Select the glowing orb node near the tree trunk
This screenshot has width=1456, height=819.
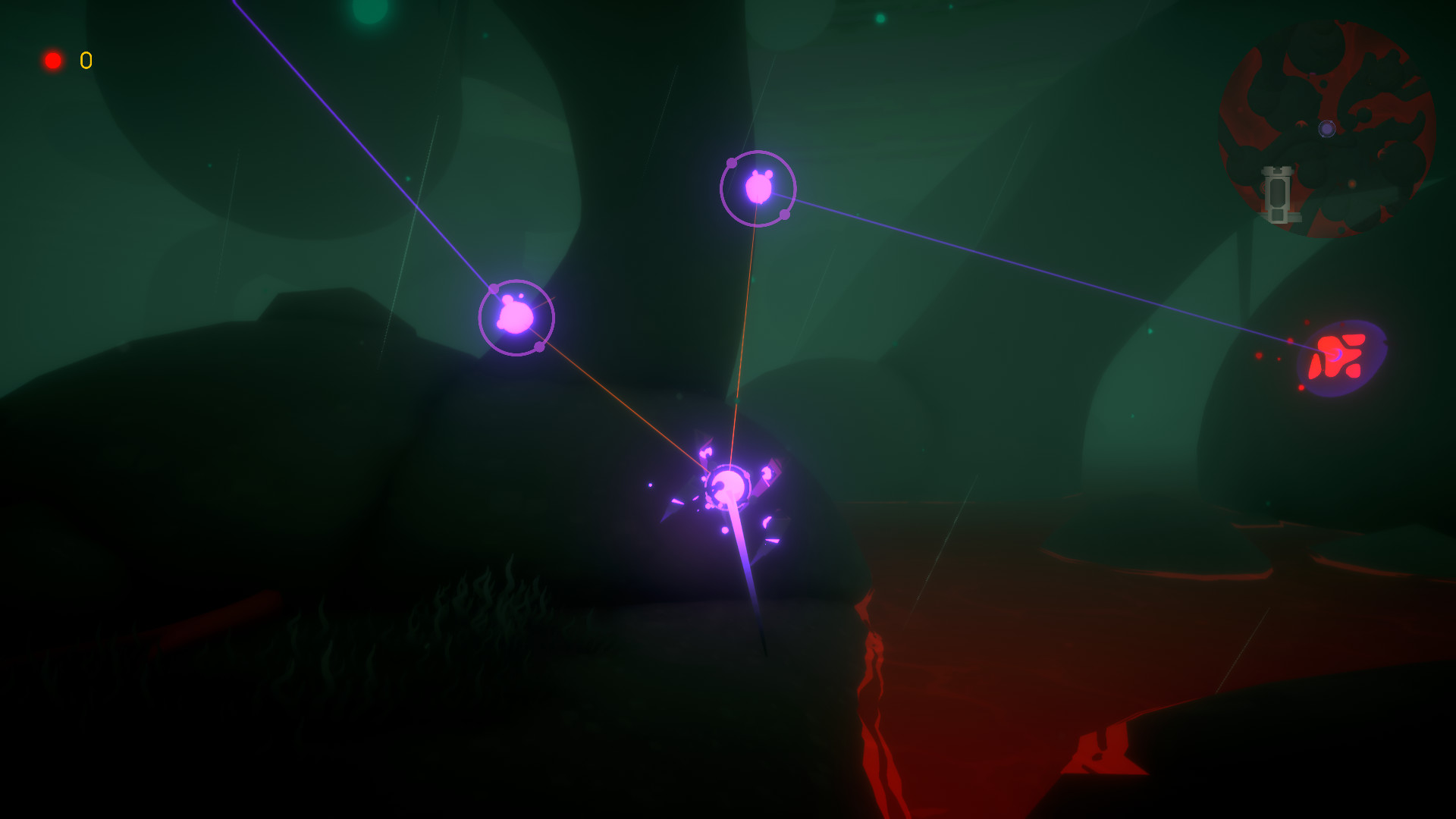(516, 317)
